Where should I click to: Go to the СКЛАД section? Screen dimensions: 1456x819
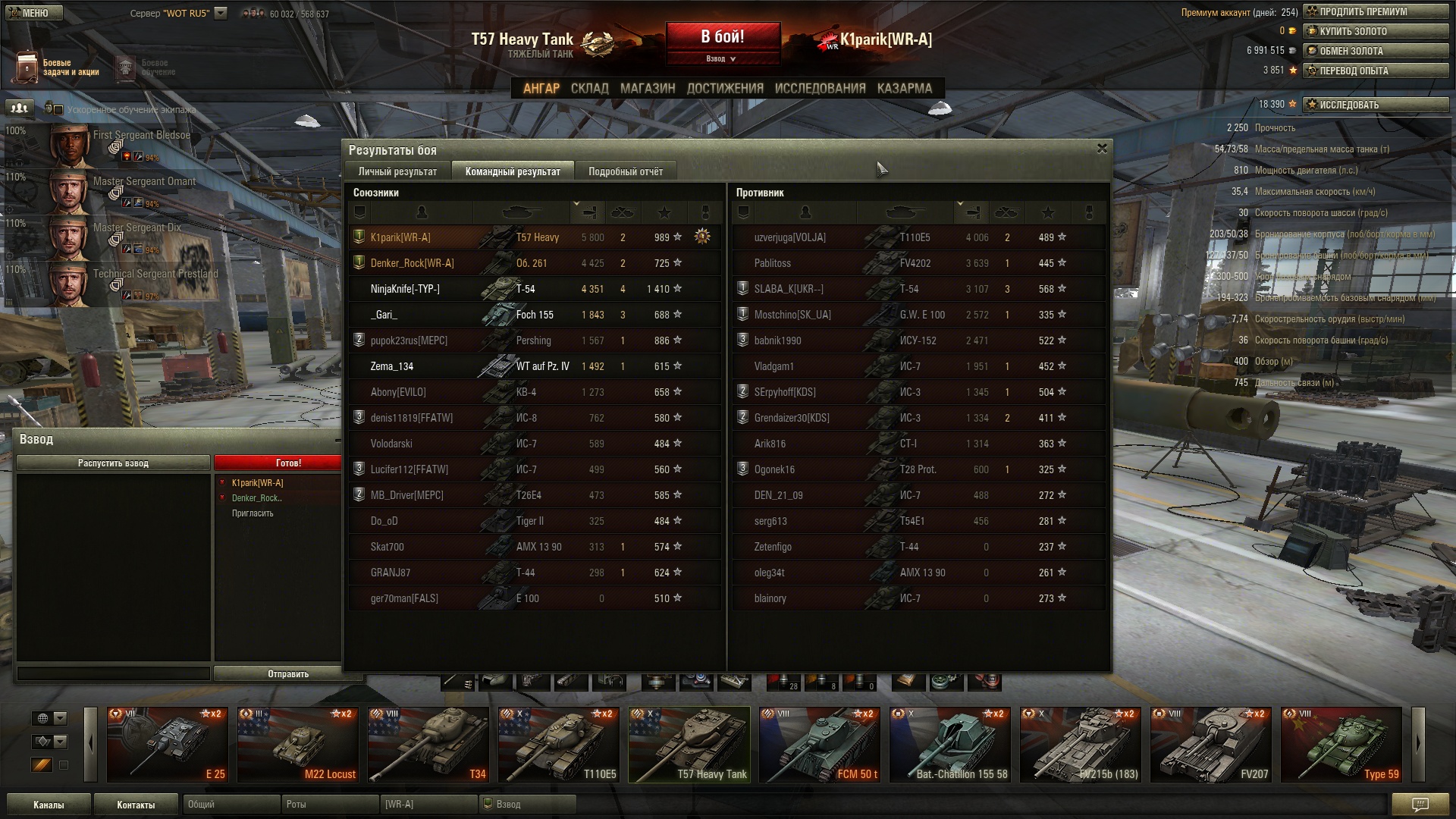(589, 88)
